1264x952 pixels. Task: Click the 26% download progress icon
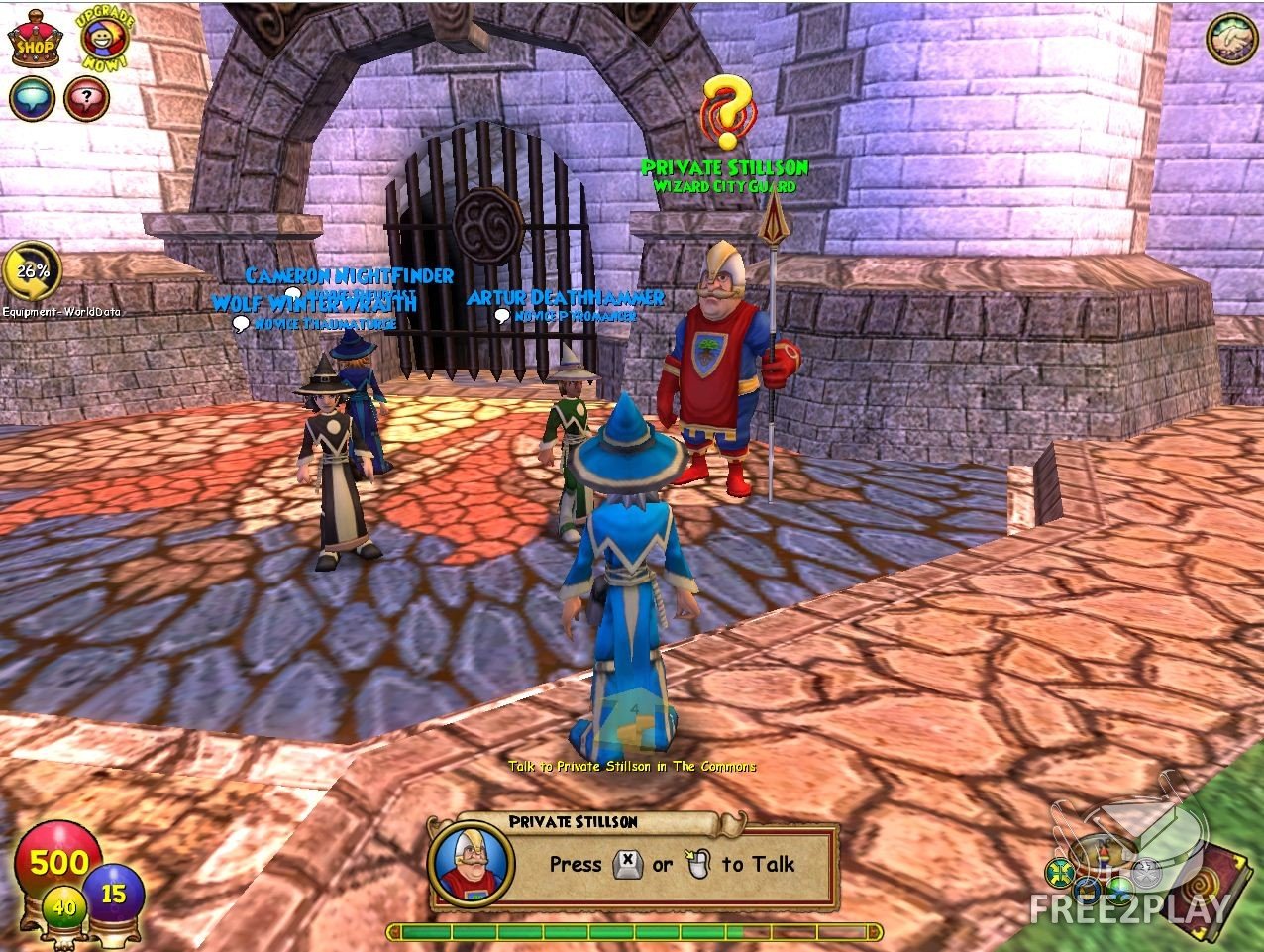pos(32,271)
